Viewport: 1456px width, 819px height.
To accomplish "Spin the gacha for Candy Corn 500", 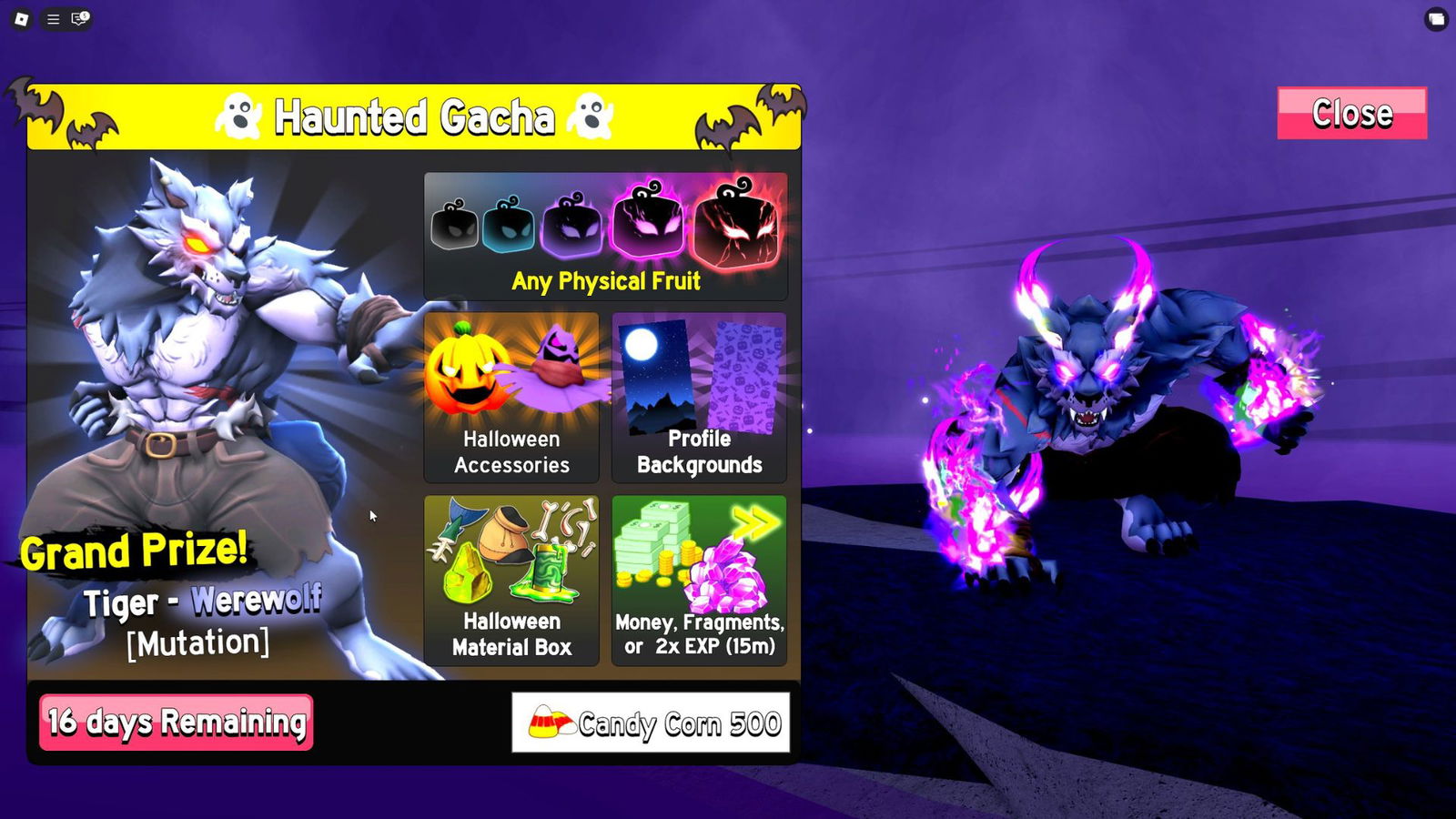I will pyautogui.click(x=652, y=721).
